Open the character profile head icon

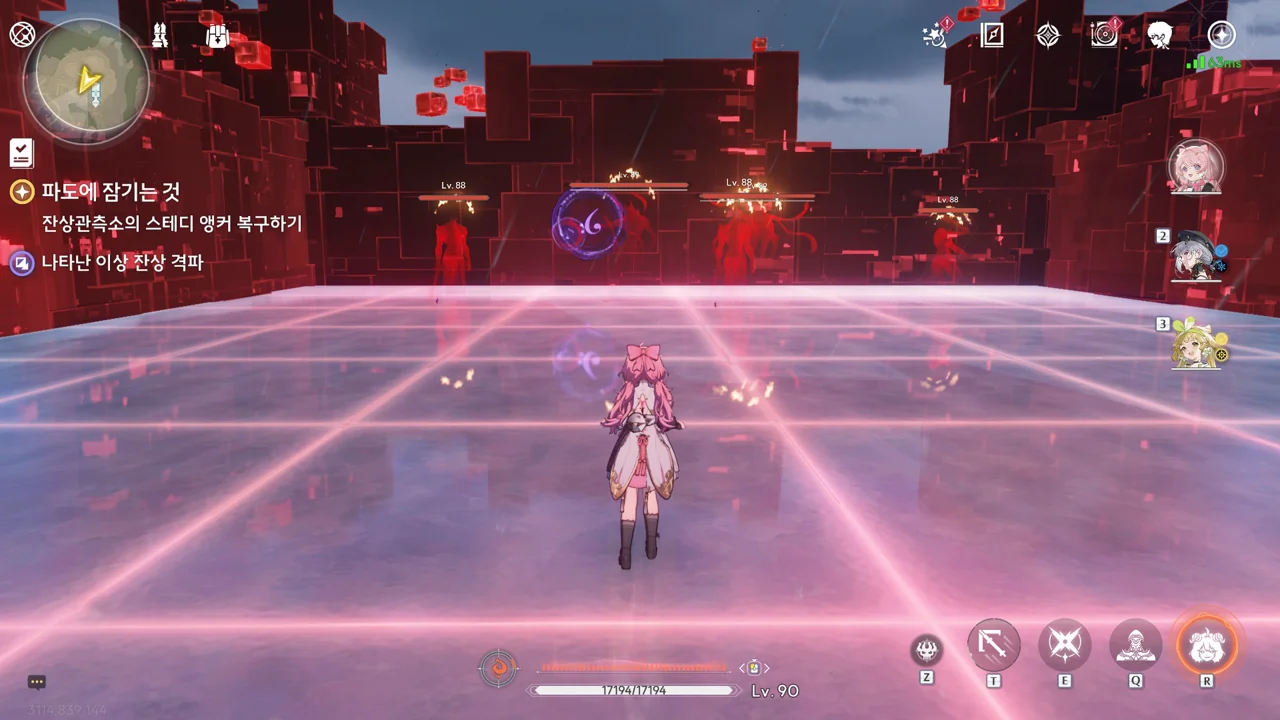[x=1160, y=36]
